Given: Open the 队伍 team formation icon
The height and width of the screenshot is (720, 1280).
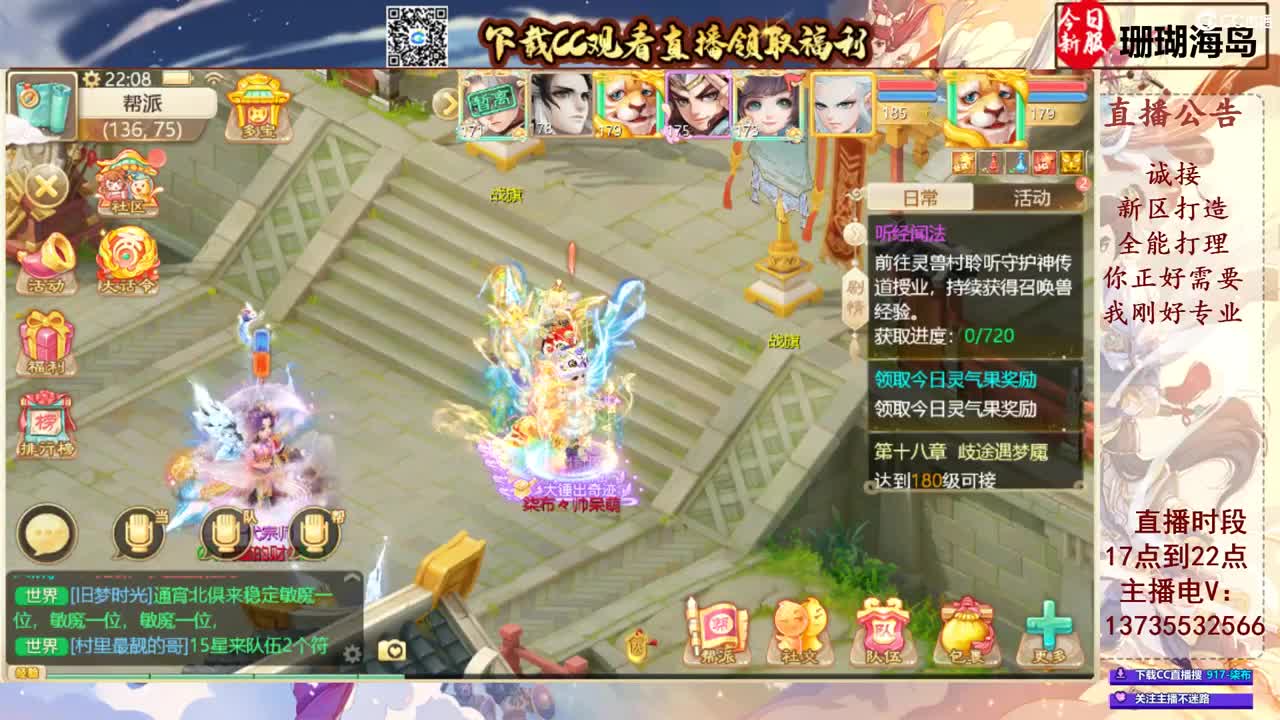Looking at the screenshot, I should 884,630.
